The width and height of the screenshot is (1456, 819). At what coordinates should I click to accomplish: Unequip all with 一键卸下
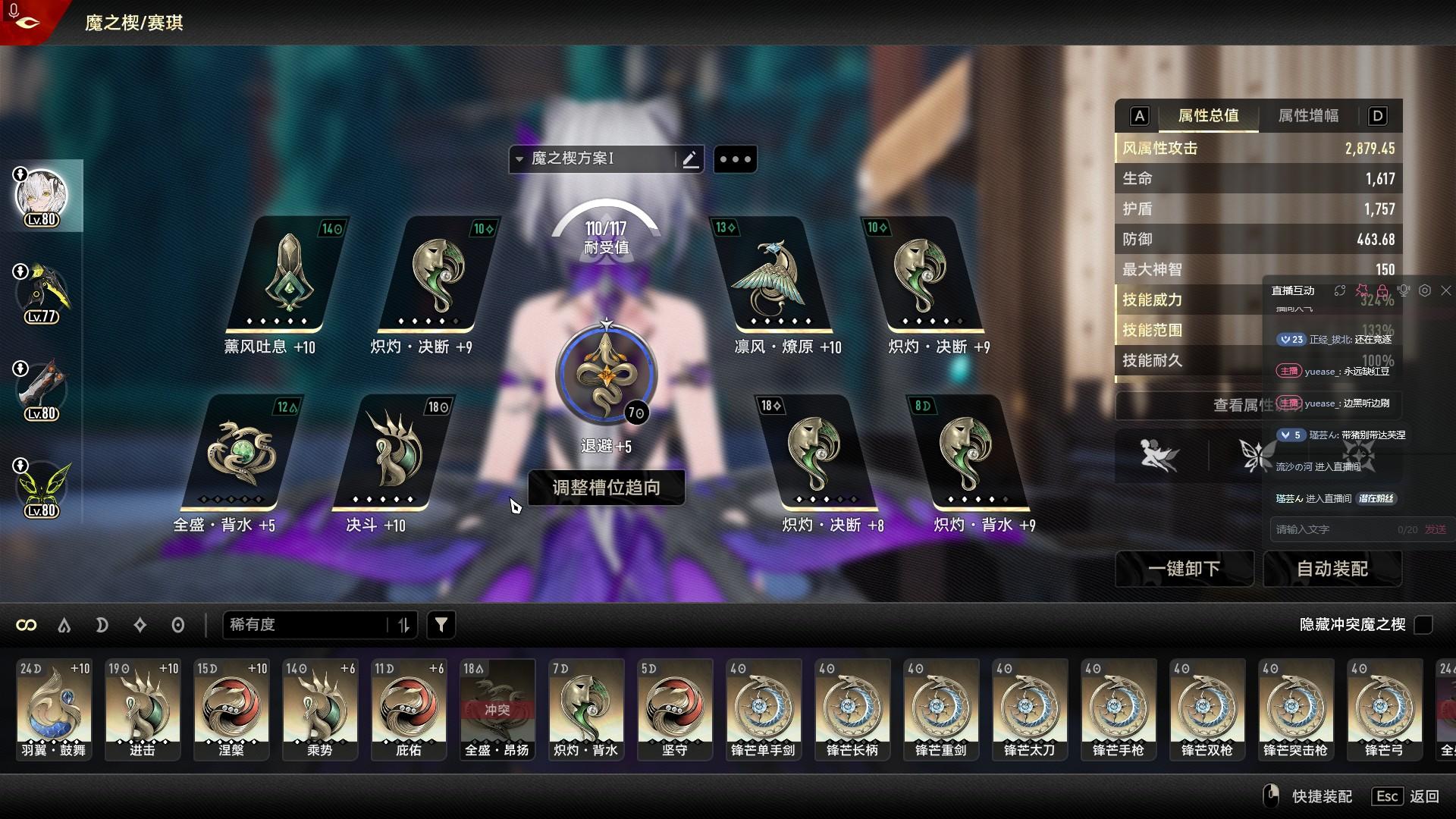coord(1184,569)
